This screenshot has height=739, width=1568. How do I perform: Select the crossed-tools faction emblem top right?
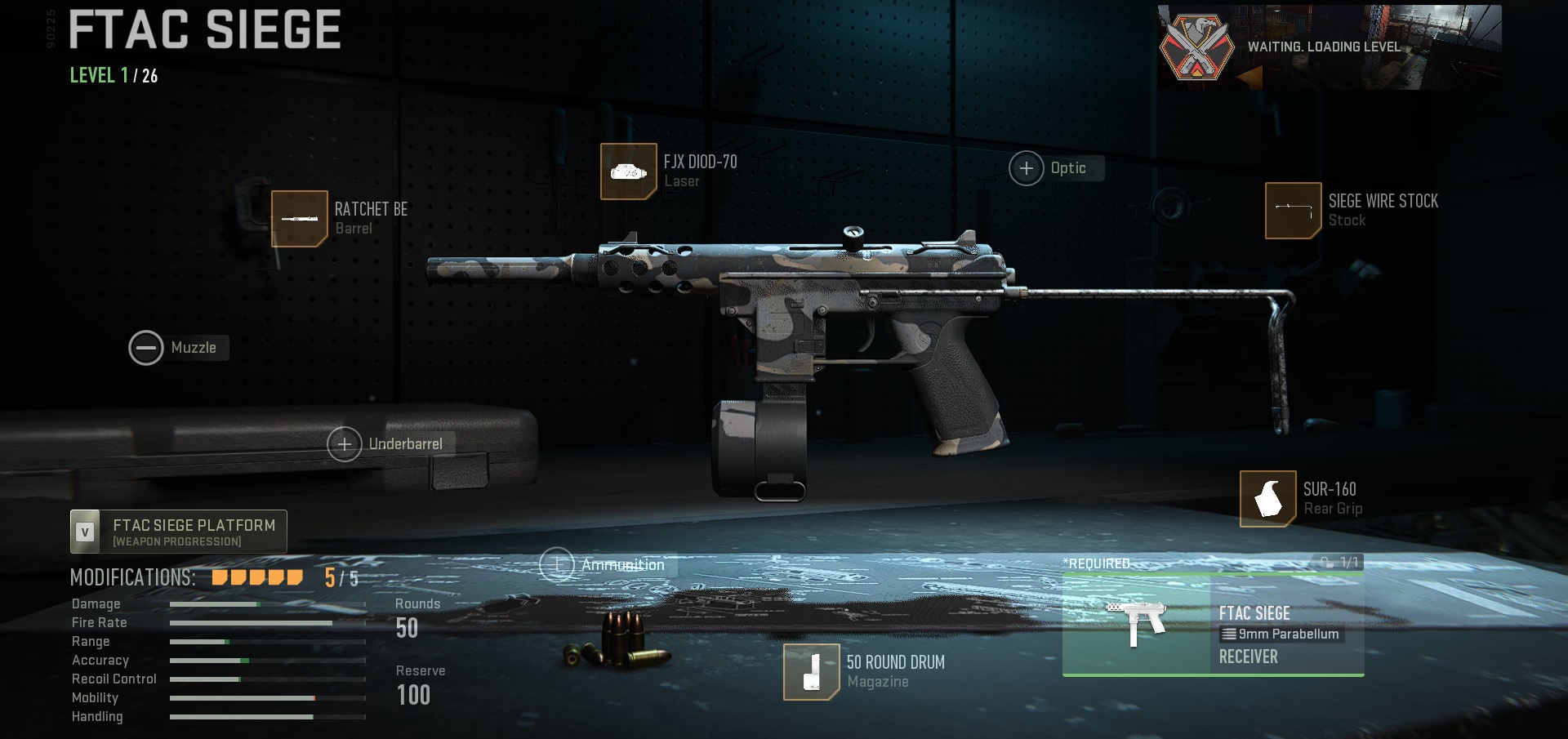pos(1197,47)
